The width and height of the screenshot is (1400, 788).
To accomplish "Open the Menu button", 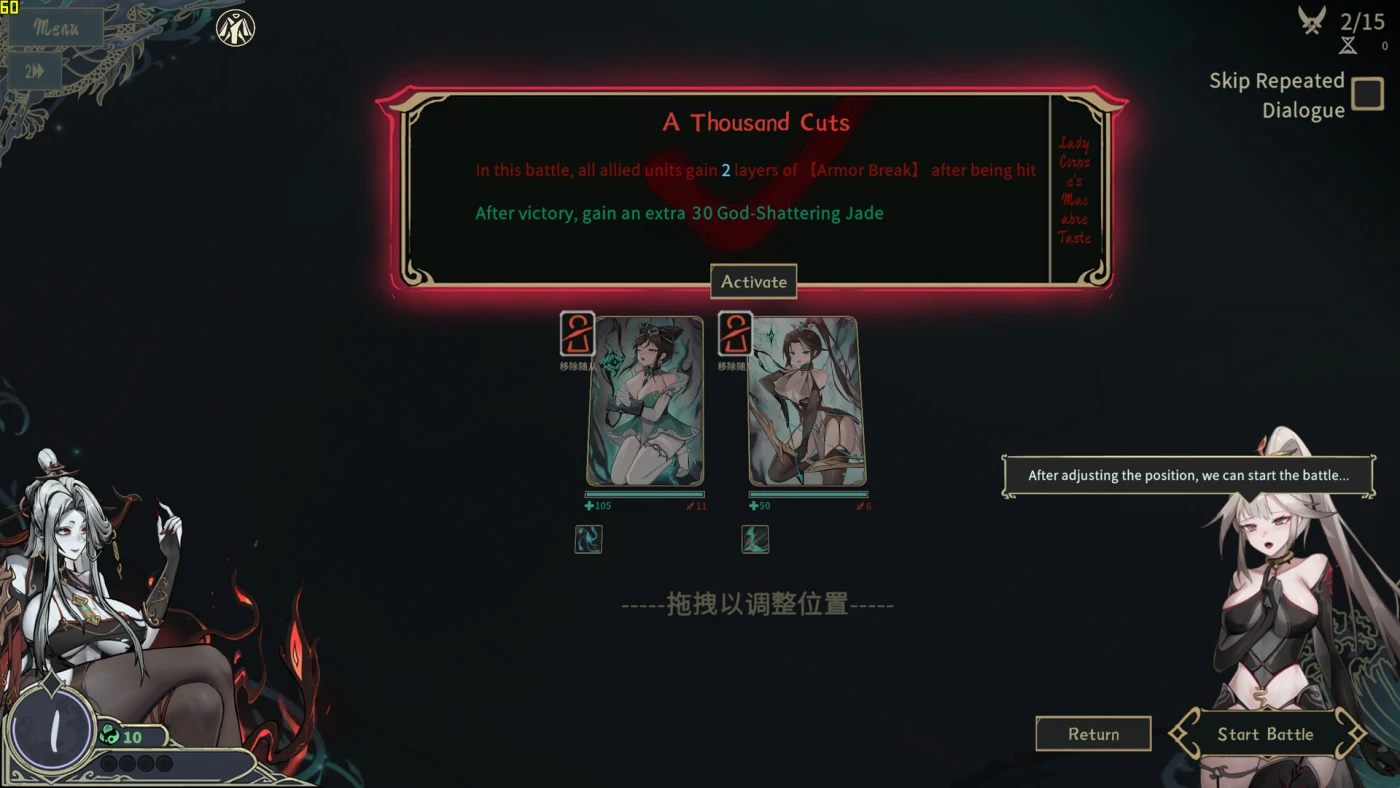I will pyautogui.click(x=56, y=27).
